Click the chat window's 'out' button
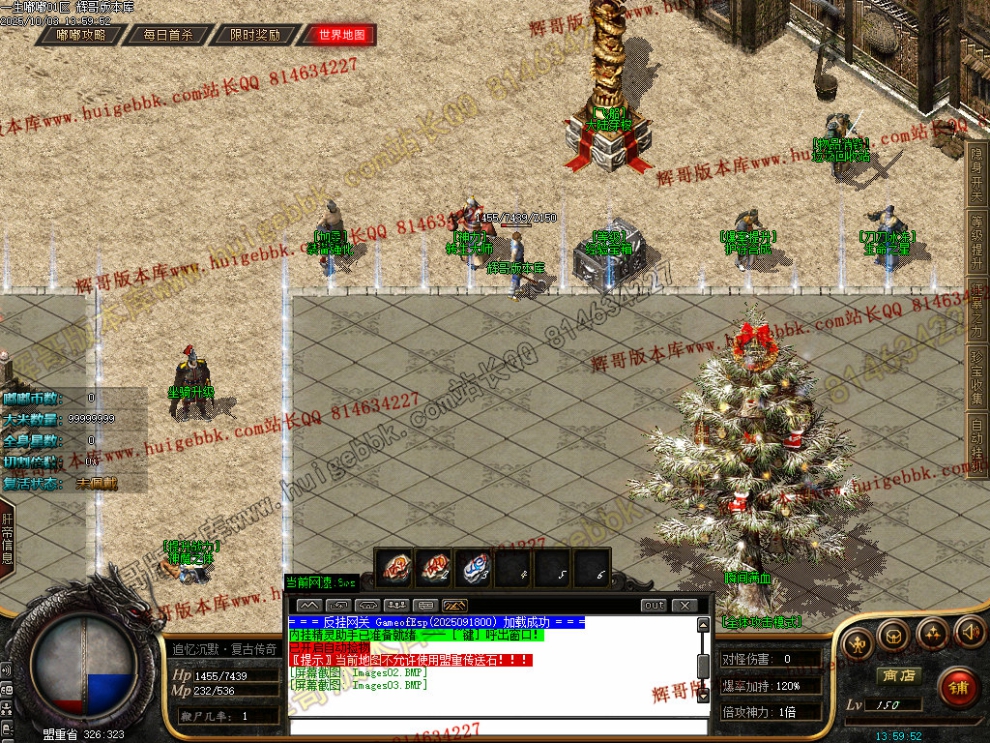The height and width of the screenshot is (743, 990). [653, 605]
